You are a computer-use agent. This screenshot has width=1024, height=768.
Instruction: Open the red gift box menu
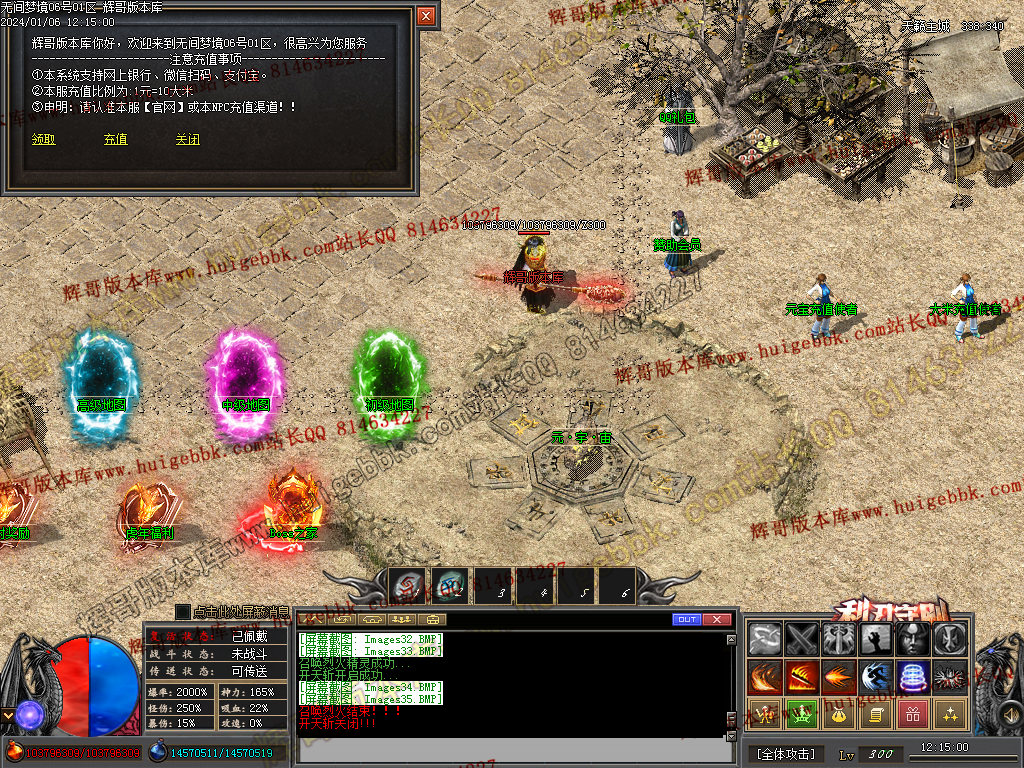[x=913, y=714]
